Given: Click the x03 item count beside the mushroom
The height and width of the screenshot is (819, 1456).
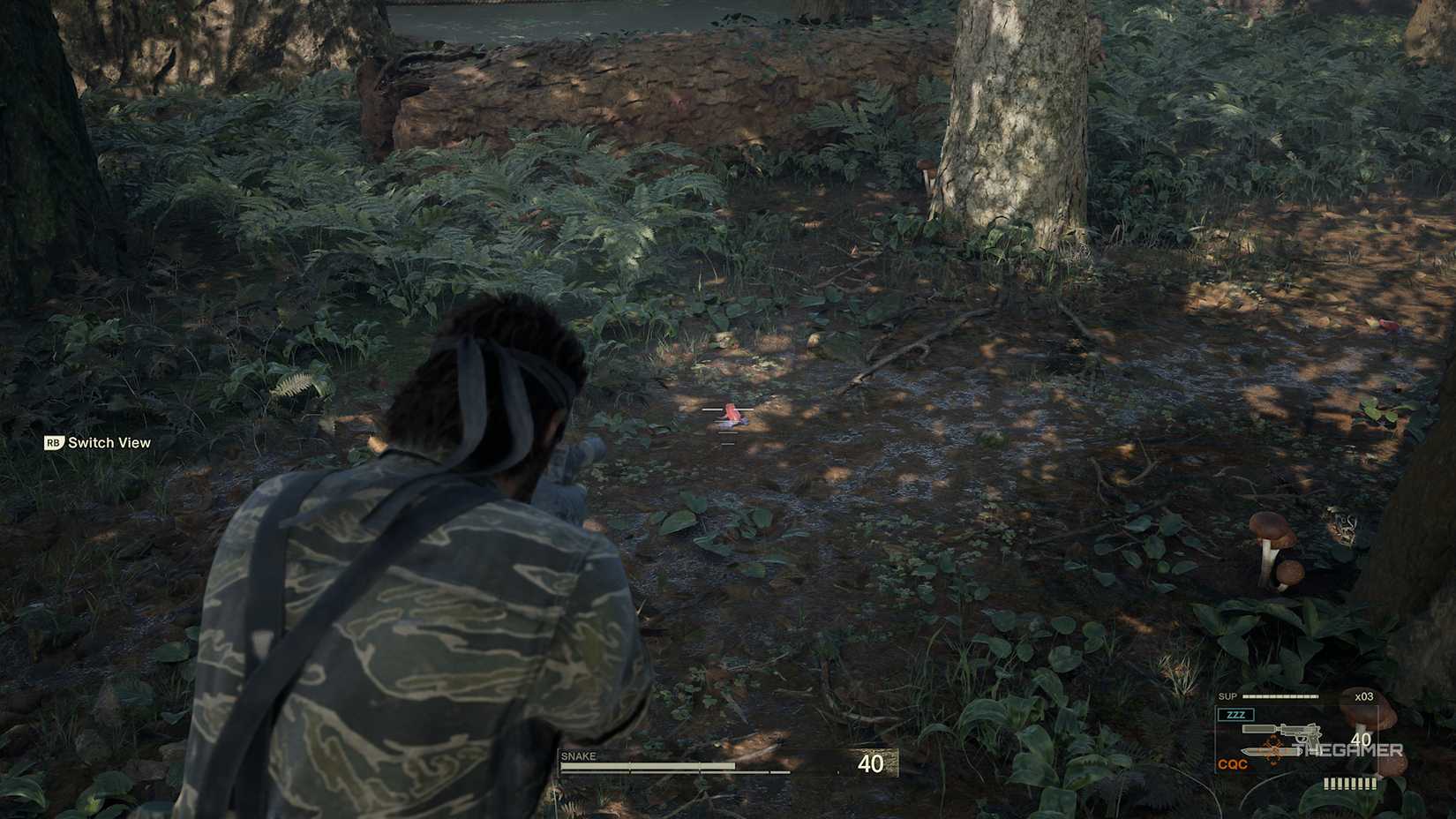Looking at the screenshot, I should [x=1364, y=696].
